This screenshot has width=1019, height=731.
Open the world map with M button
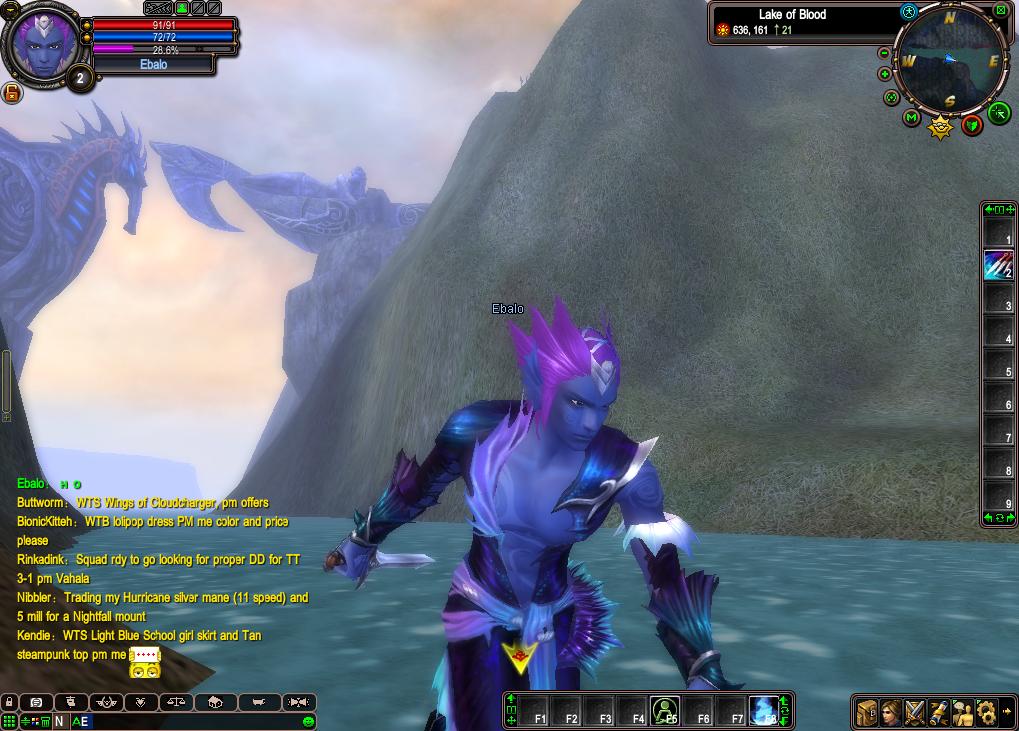911,118
